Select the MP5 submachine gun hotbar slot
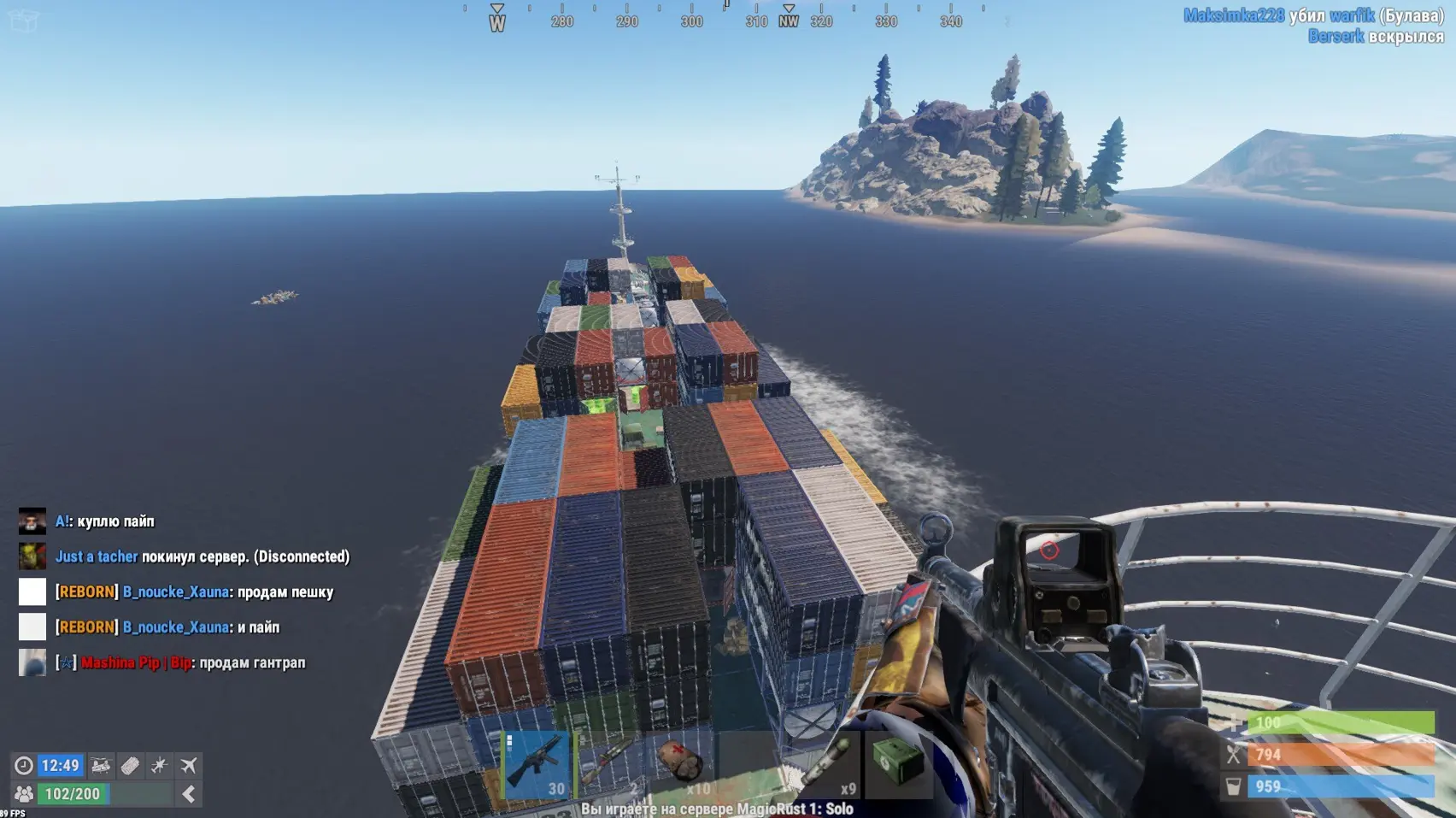 [x=537, y=763]
